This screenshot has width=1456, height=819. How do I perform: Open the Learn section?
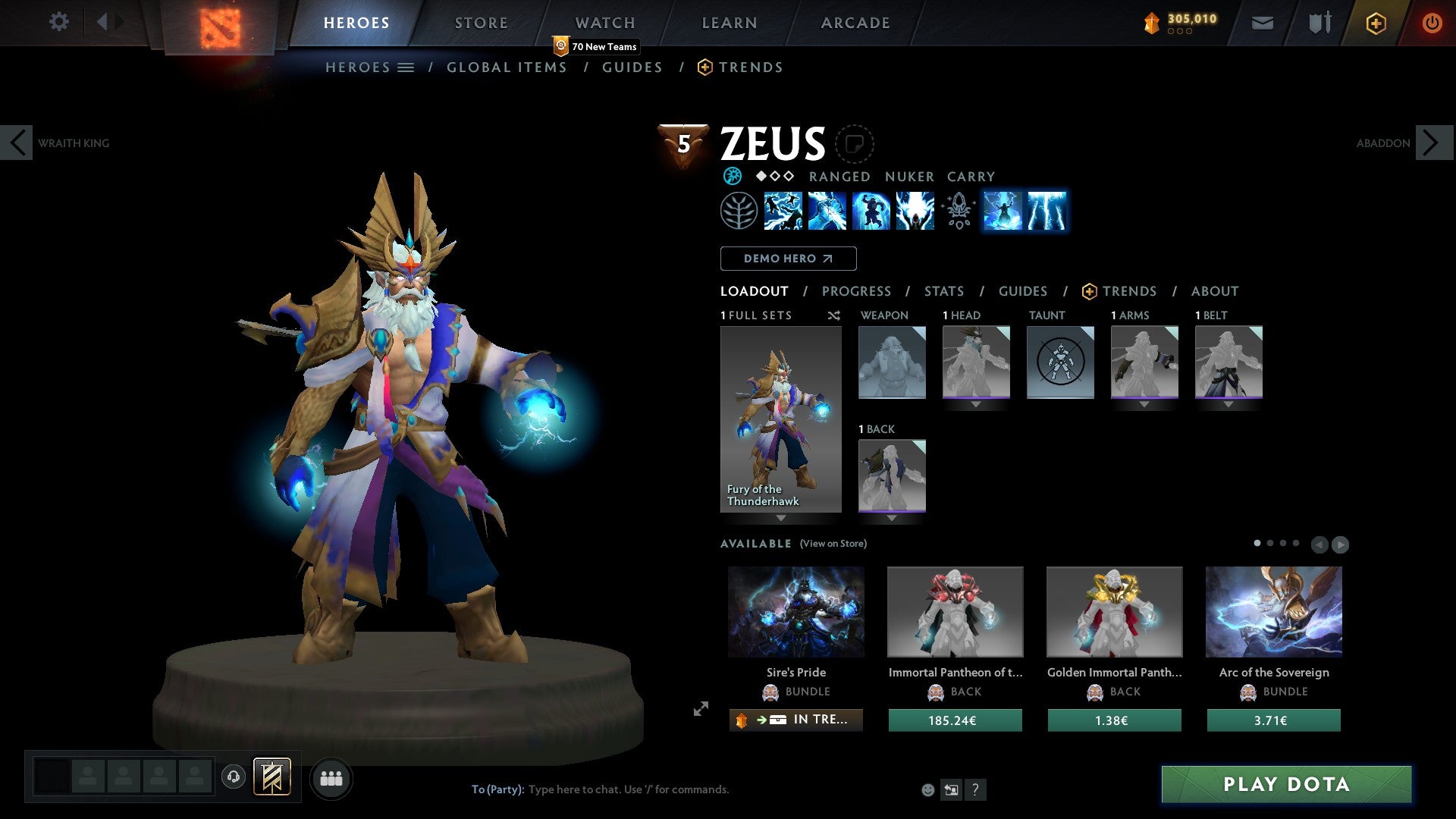pos(729,23)
